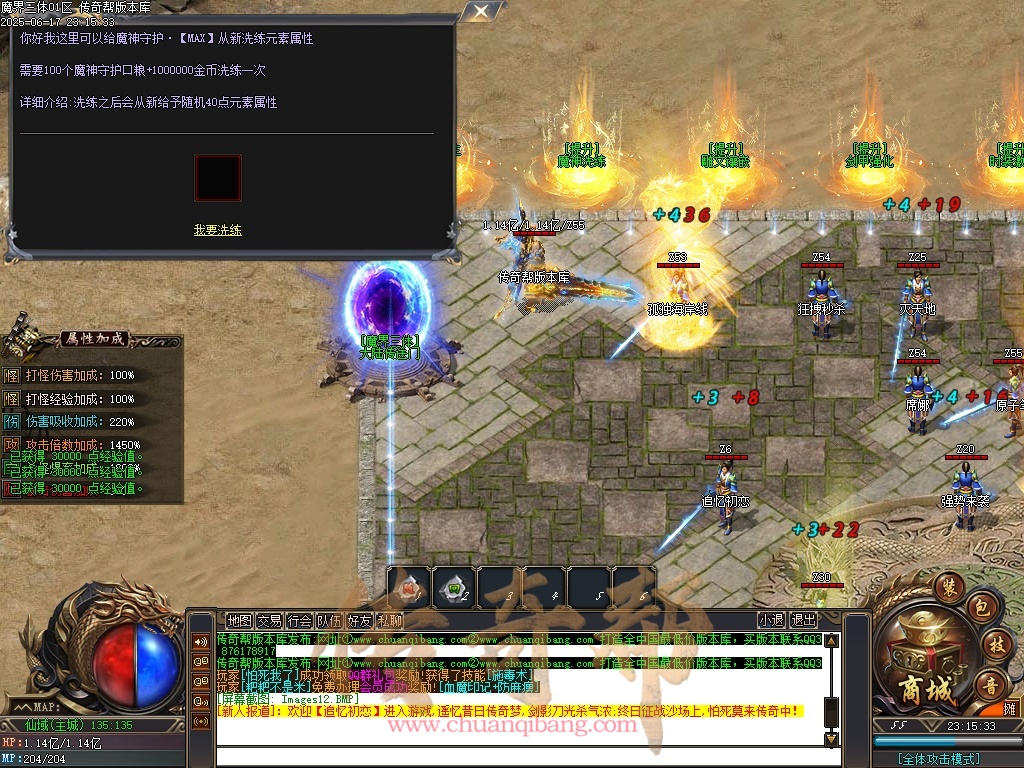Click the 小退 logout button
1024x768 pixels.
point(771,621)
